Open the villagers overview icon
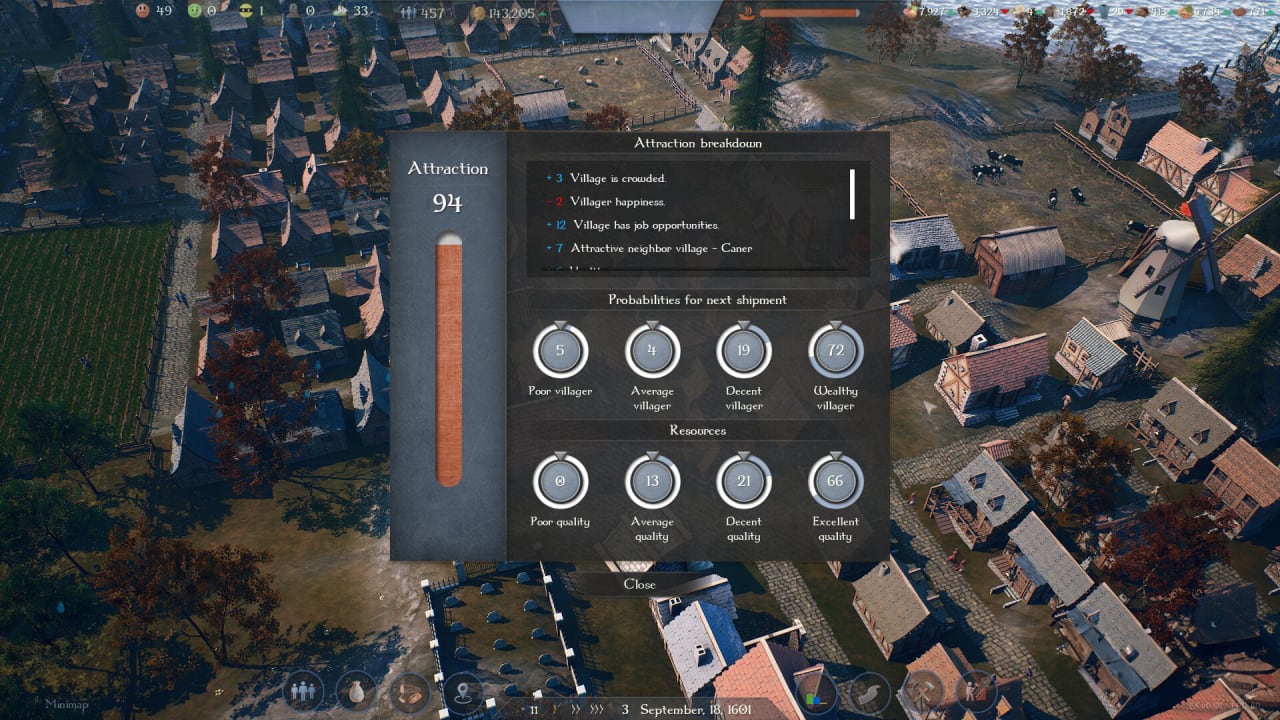The image size is (1280, 720). tap(304, 690)
